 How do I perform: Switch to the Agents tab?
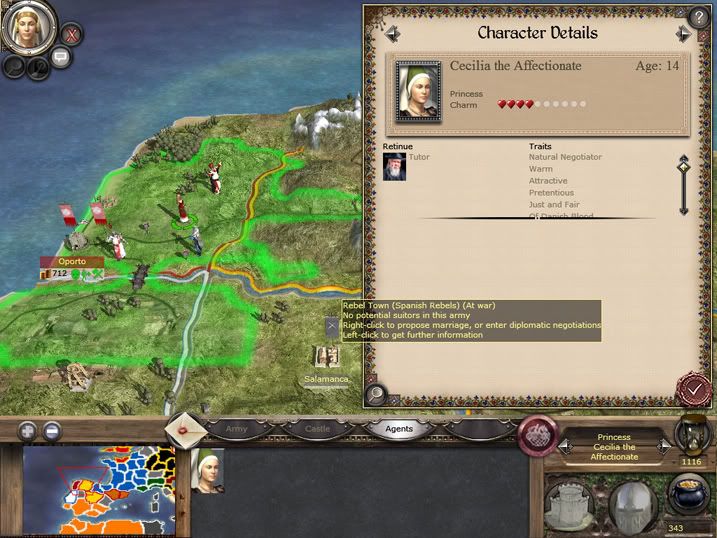tap(398, 429)
